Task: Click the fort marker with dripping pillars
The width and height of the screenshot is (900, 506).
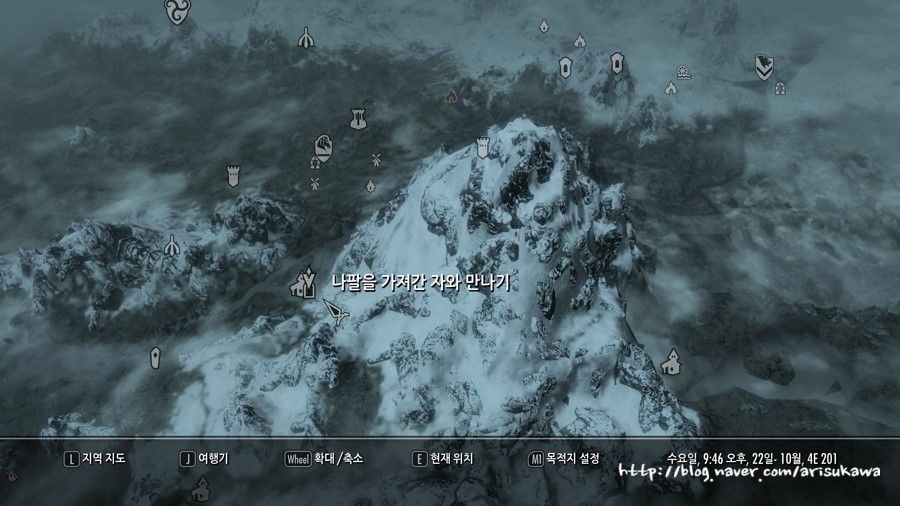Action: coord(356,119)
